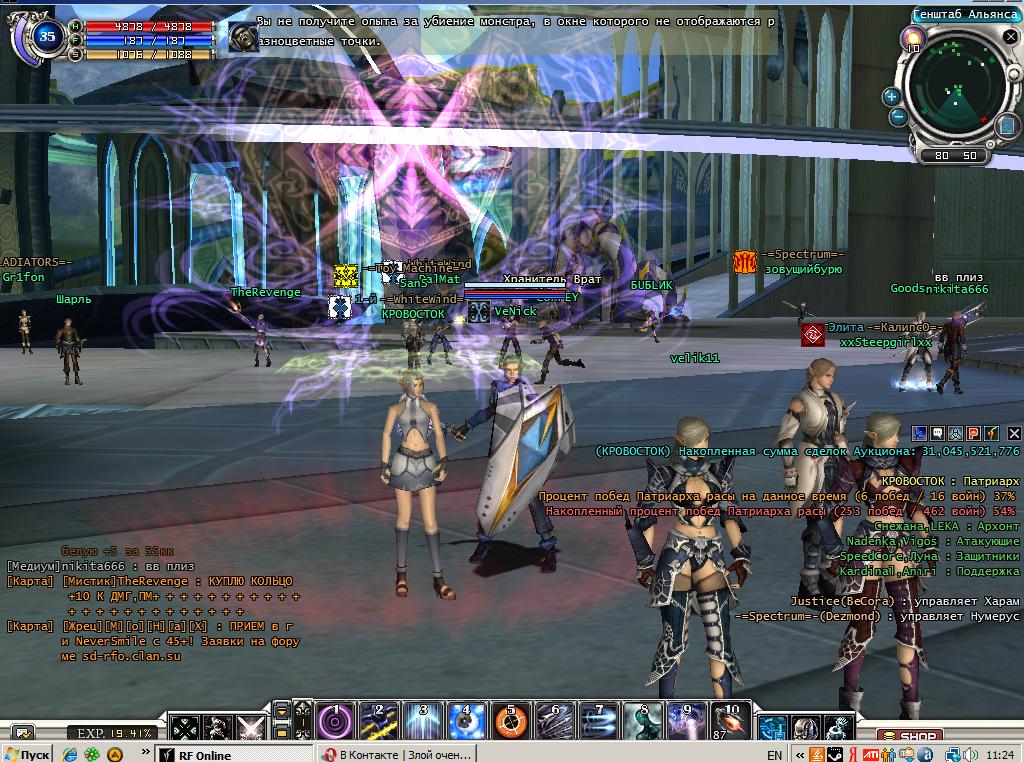Activate hotbar skill slot 1 purple ring
Screen dimensions: 1024x762
pos(335,722)
